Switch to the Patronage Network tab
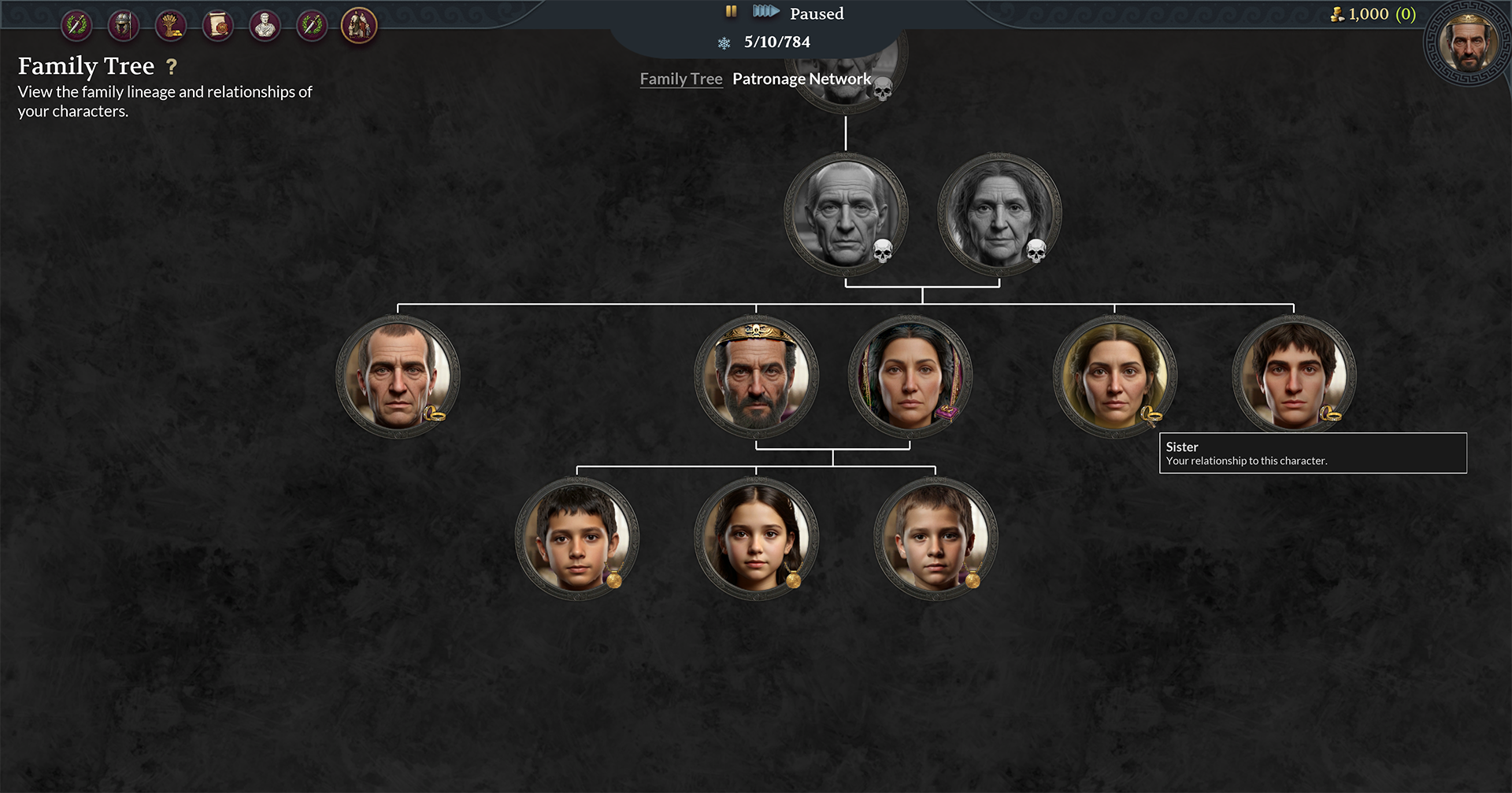 pyautogui.click(x=801, y=79)
